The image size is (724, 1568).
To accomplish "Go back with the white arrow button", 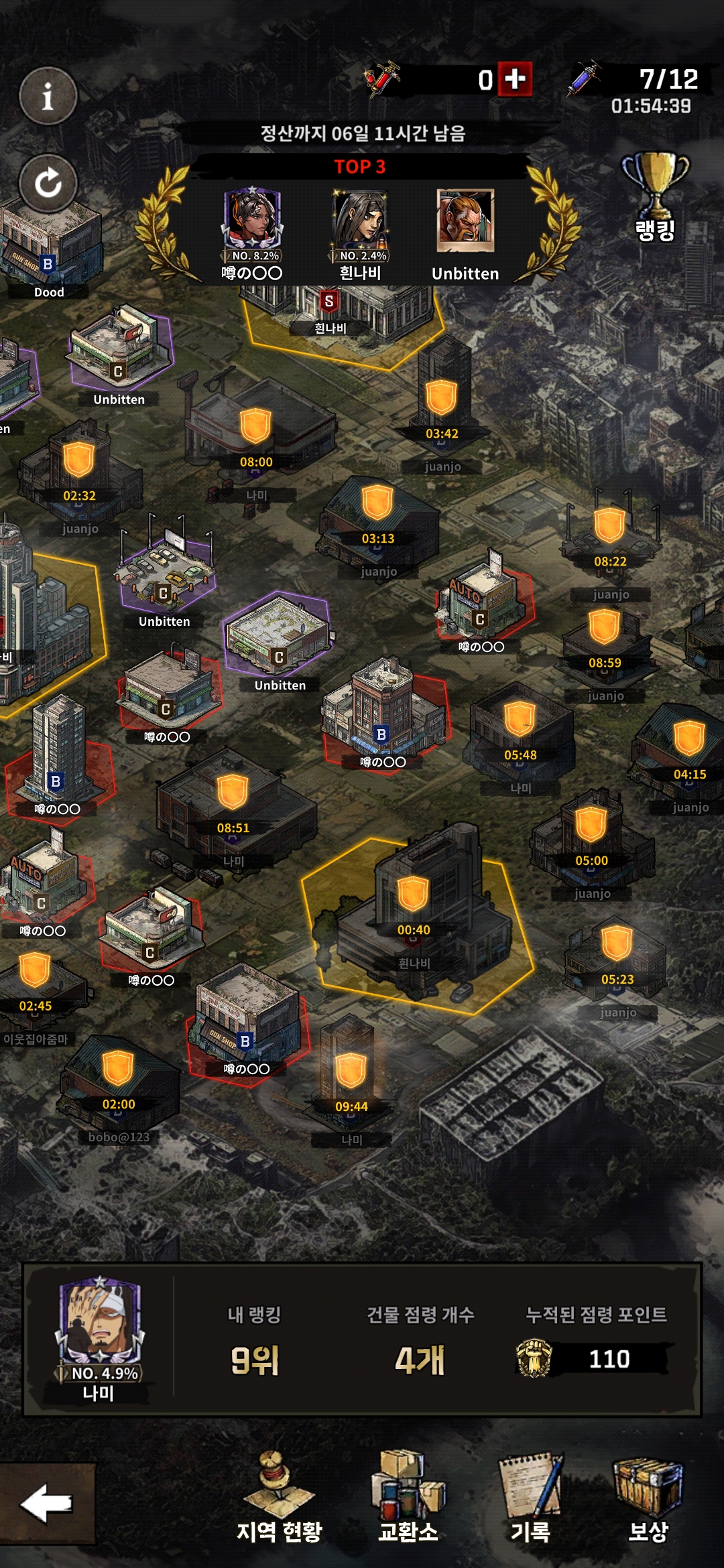I will pos(46,1503).
